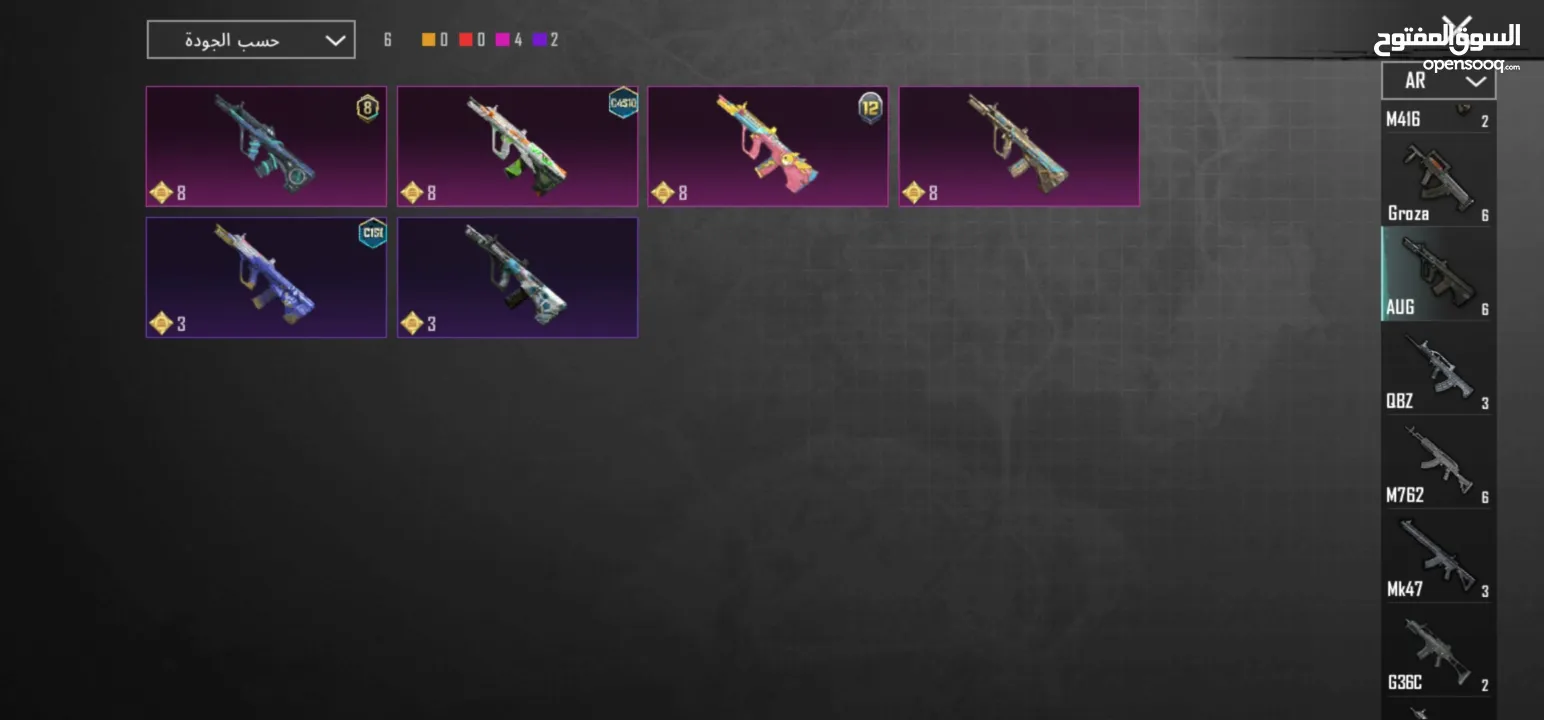Pick the pink and yellow AUG skin

[768, 146]
